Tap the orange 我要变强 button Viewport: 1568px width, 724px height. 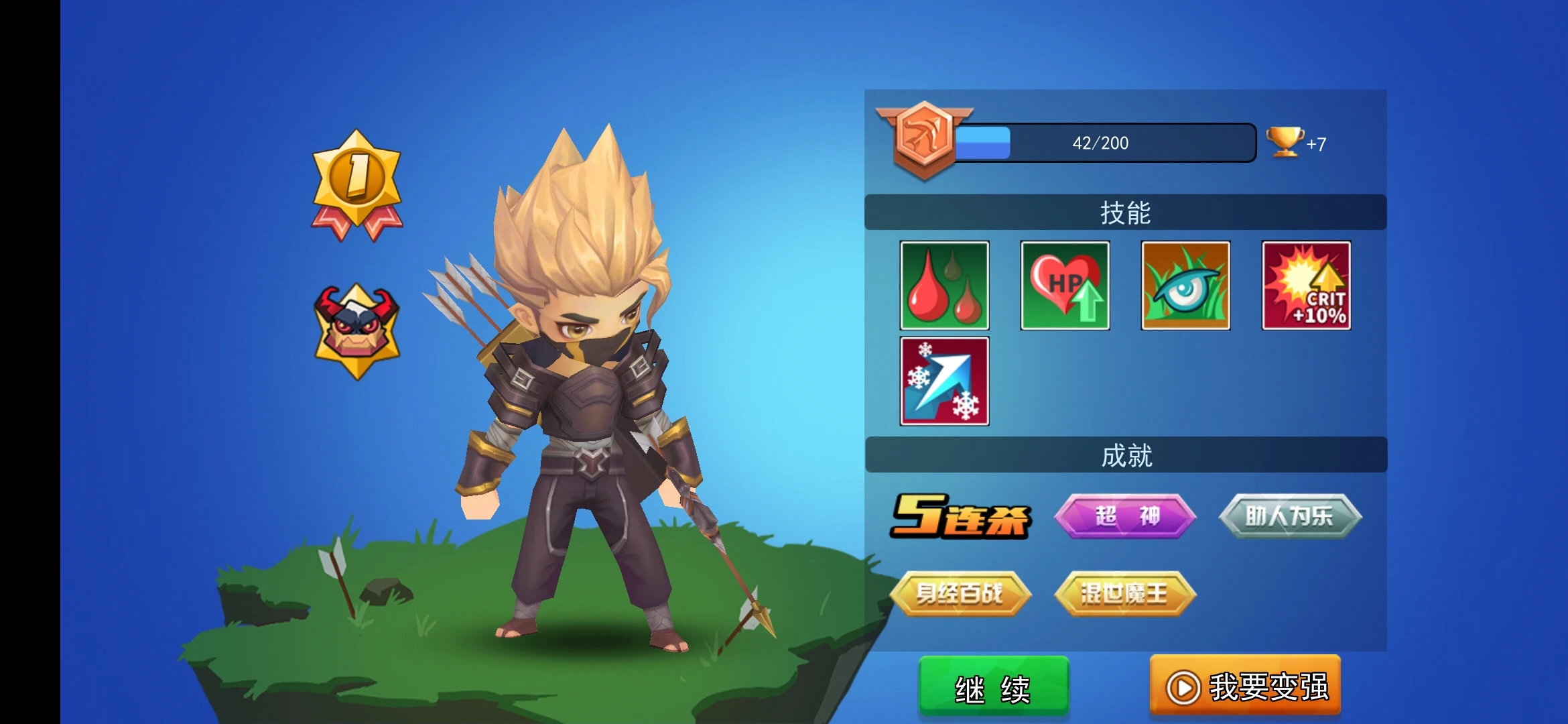pyautogui.click(x=1245, y=686)
